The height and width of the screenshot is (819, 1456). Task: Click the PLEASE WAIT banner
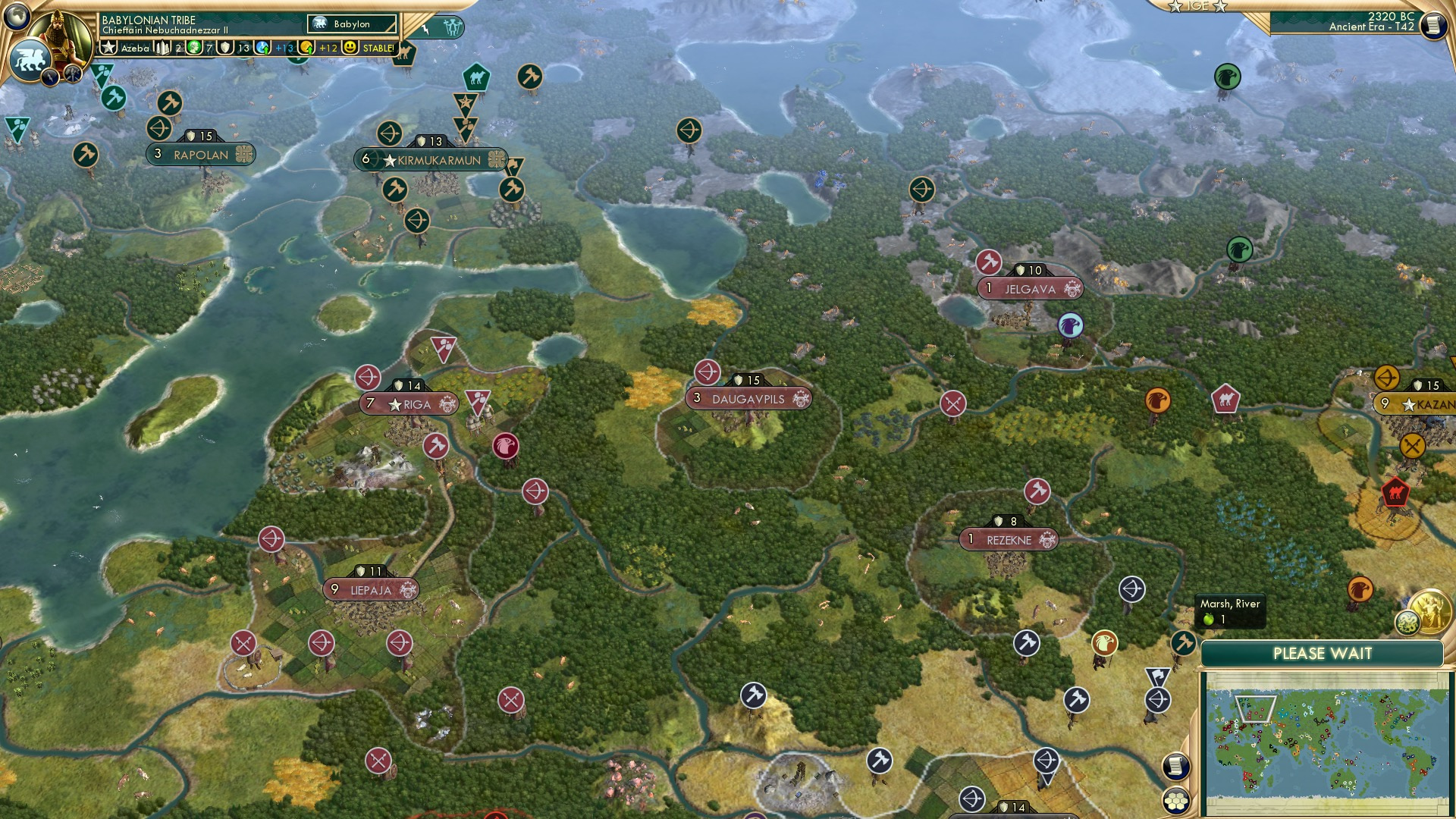point(1326,652)
